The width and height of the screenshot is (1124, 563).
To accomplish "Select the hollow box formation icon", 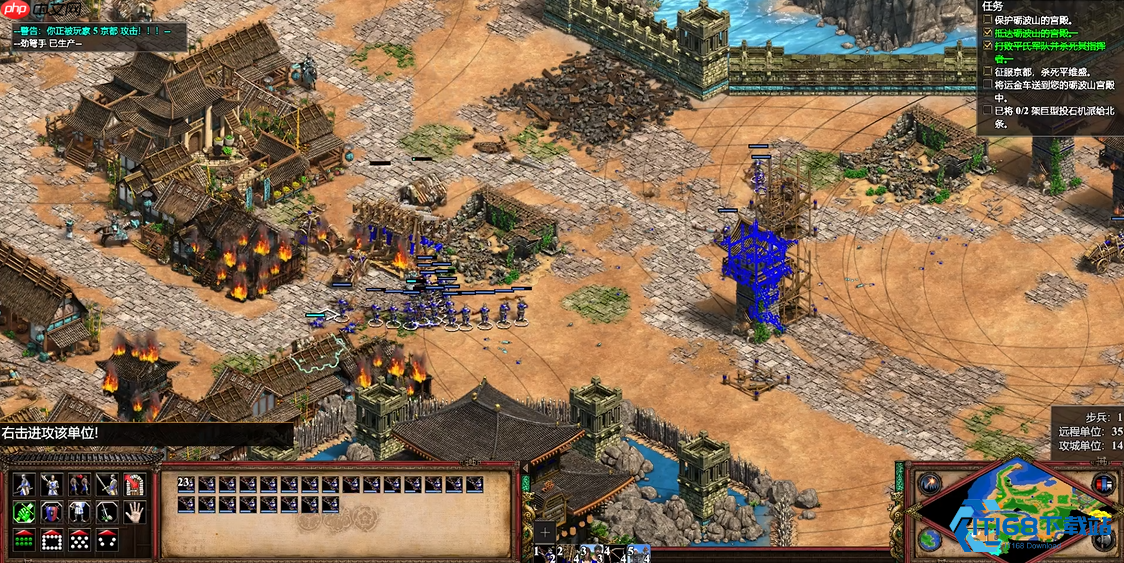I will pyautogui.click(x=51, y=540).
